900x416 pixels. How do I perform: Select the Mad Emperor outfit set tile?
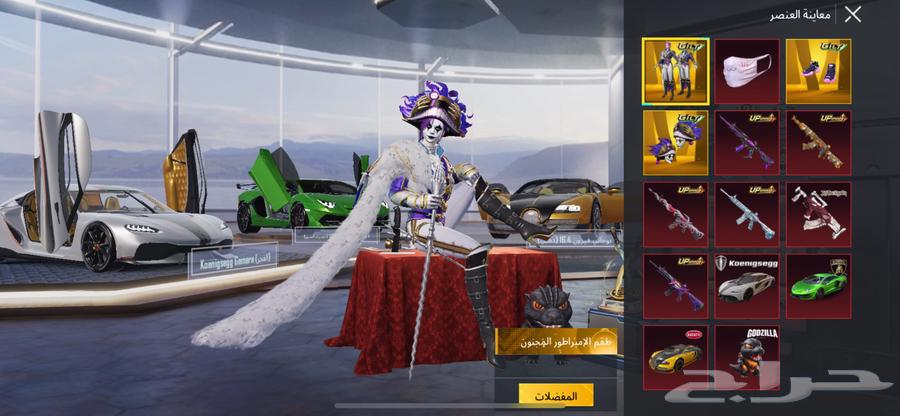click(x=675, y=71)
